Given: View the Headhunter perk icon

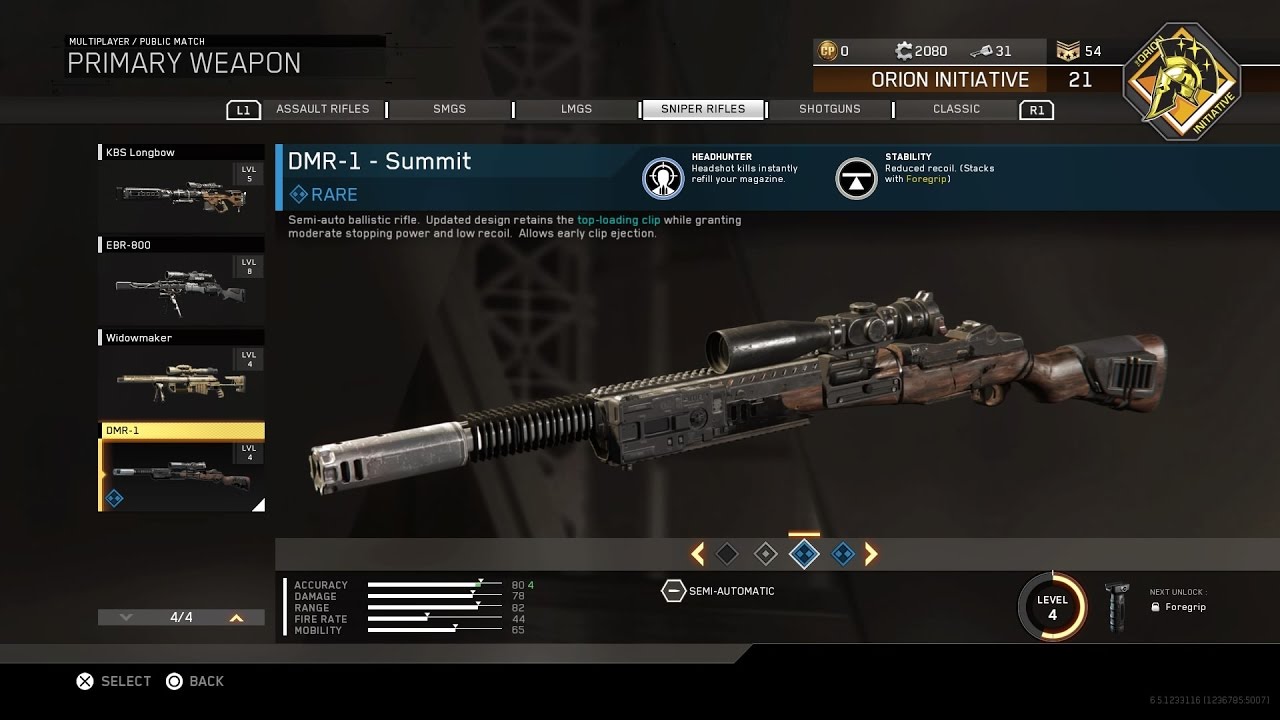Looking at the screenshot, I should click(662, 178).
